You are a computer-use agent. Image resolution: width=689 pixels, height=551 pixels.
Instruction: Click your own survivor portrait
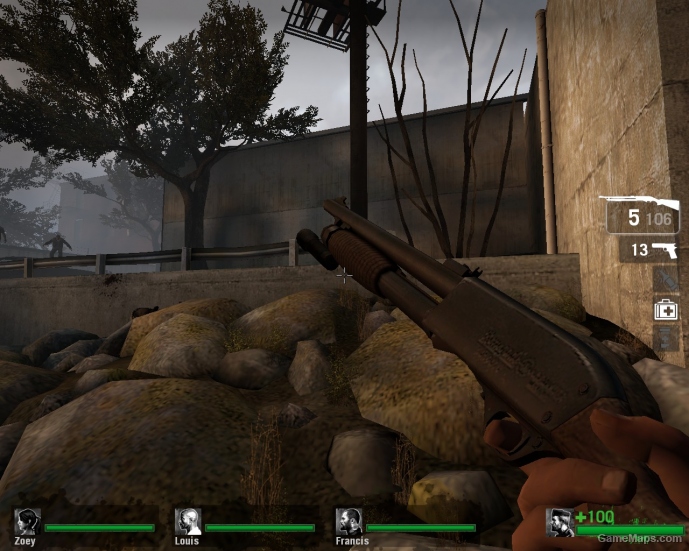561,523
